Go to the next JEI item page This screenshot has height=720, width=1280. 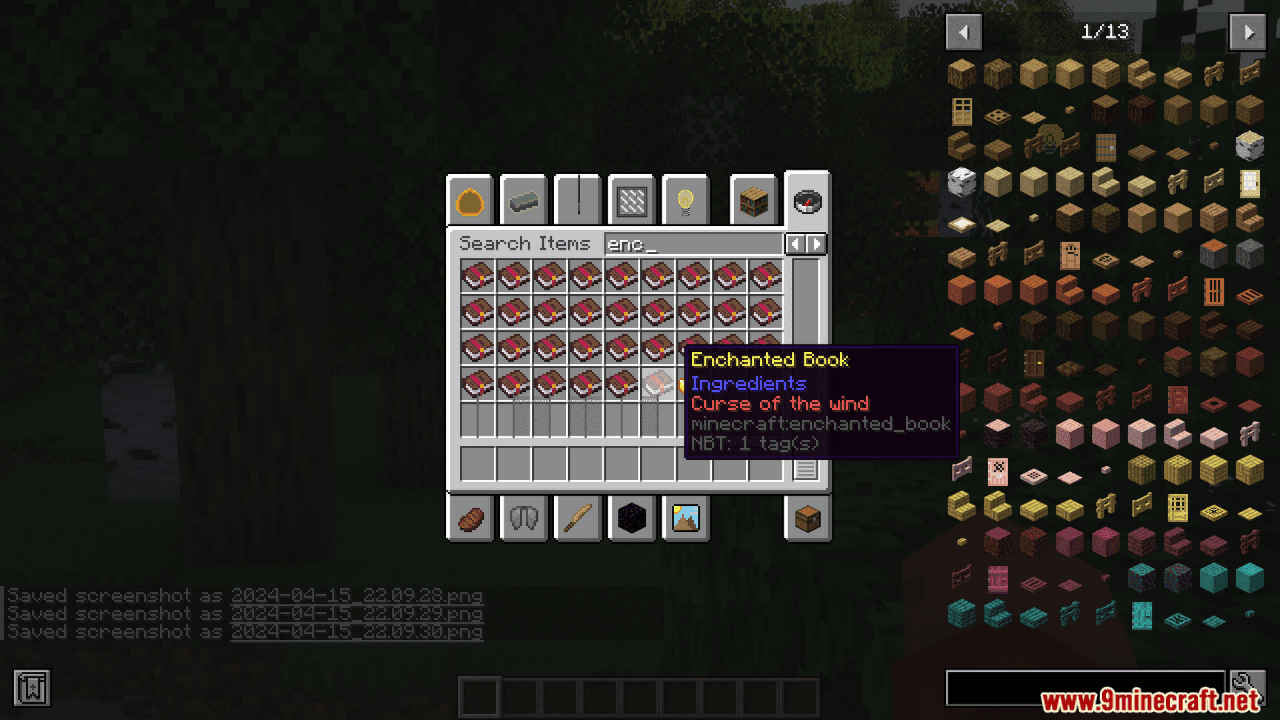point(1248,32)
